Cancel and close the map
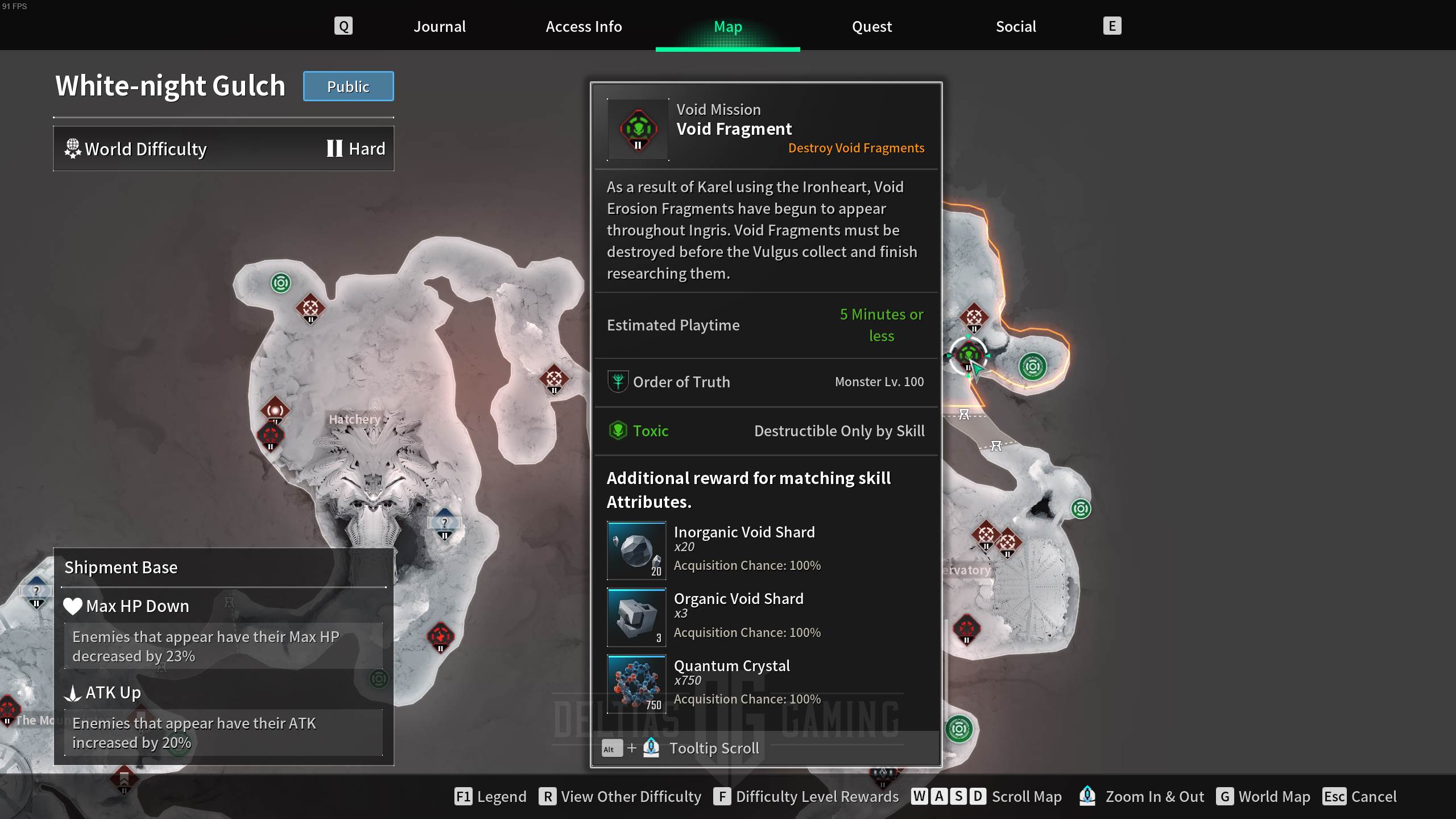Viewport: 1456px width, 819px height. tap(1359, 796)
